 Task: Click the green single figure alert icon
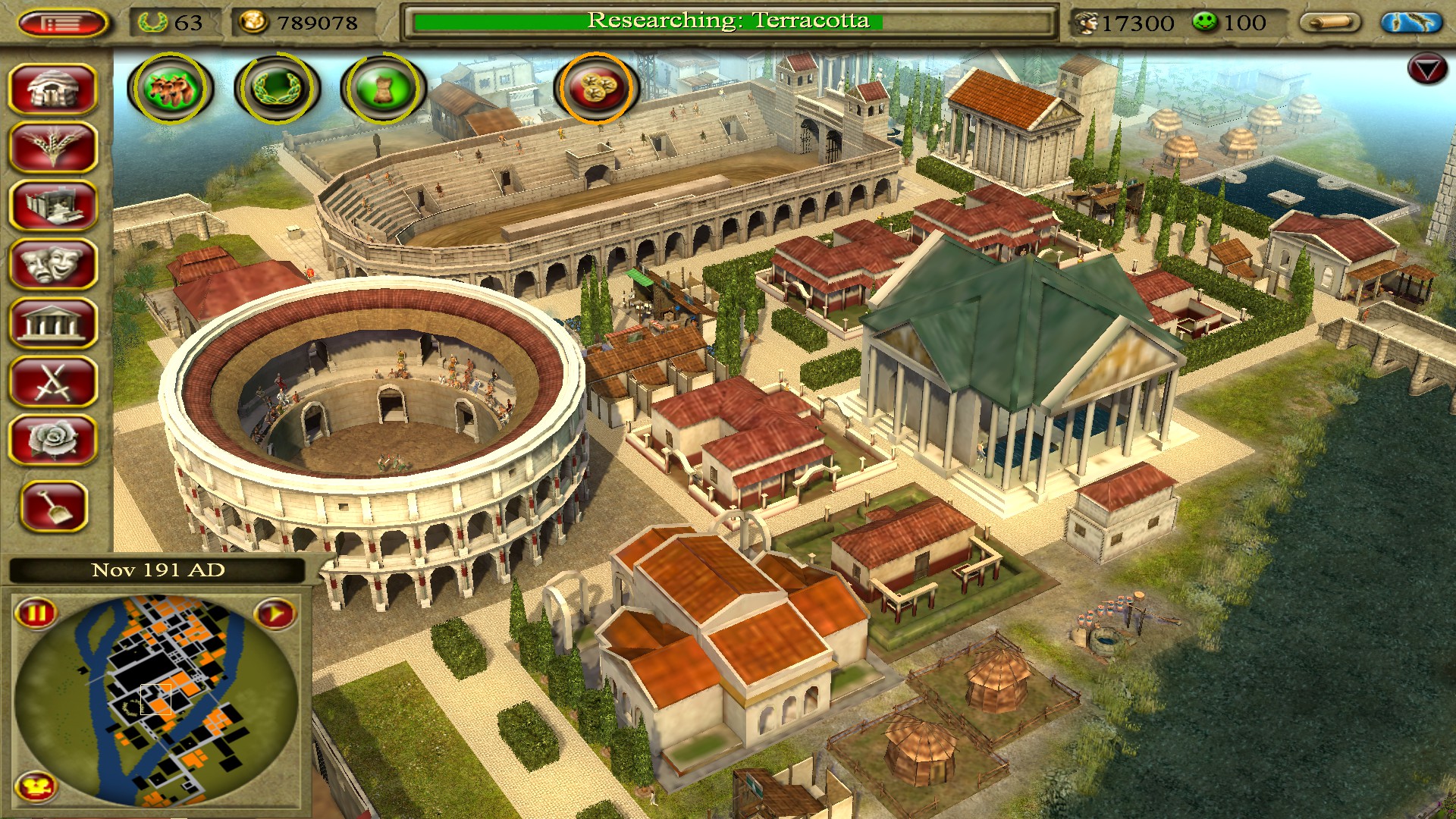click(x=383, y=88)
